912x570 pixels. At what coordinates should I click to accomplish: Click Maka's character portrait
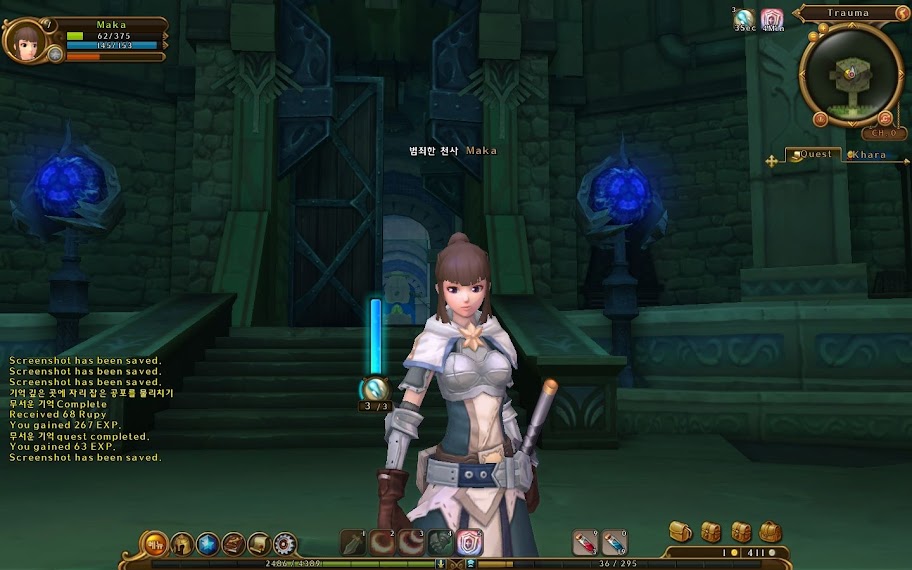[23, 39]
